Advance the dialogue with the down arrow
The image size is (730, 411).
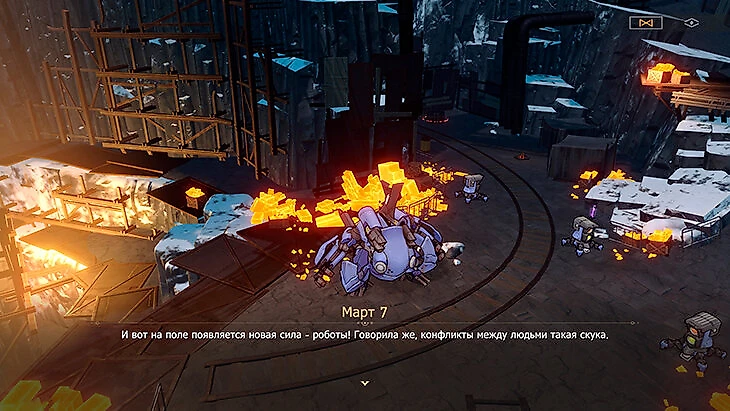click(x=365, y=382)
